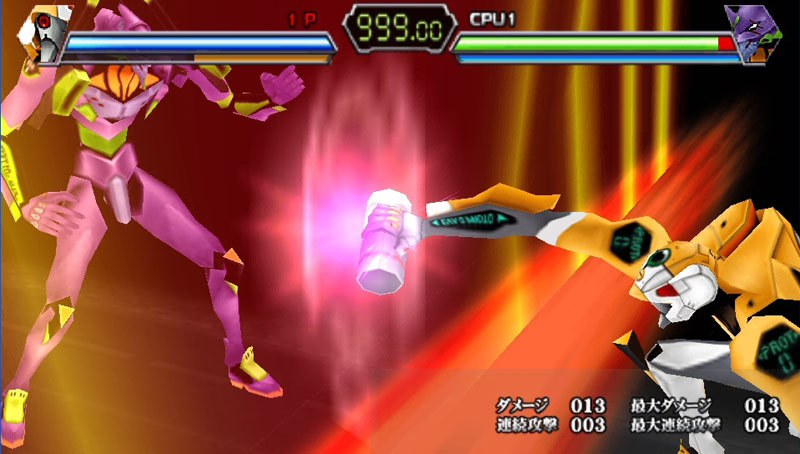Click the 1P player portrait icon
The width and height of the screenshot is (800, 454).
41,34
